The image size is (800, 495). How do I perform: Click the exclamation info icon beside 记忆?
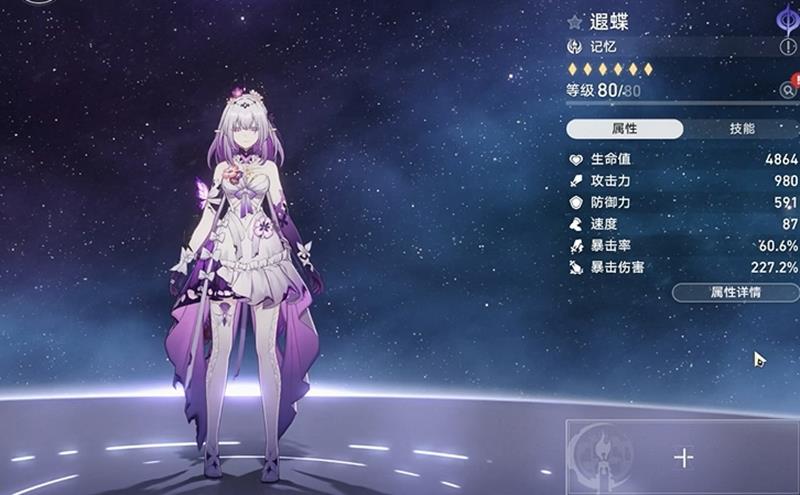[x=788, y=47]
